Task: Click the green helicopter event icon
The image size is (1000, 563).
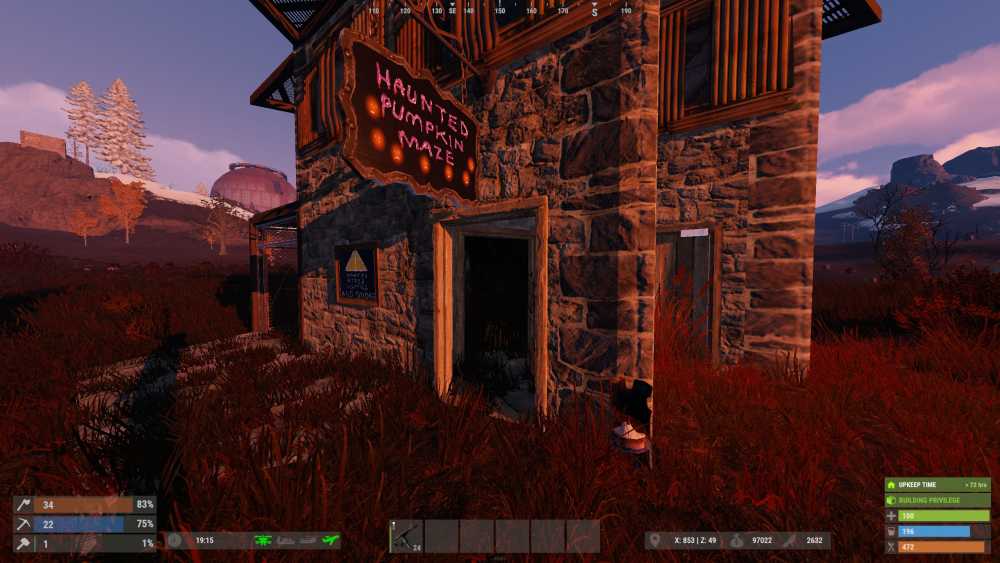Action: pos(263,540)
